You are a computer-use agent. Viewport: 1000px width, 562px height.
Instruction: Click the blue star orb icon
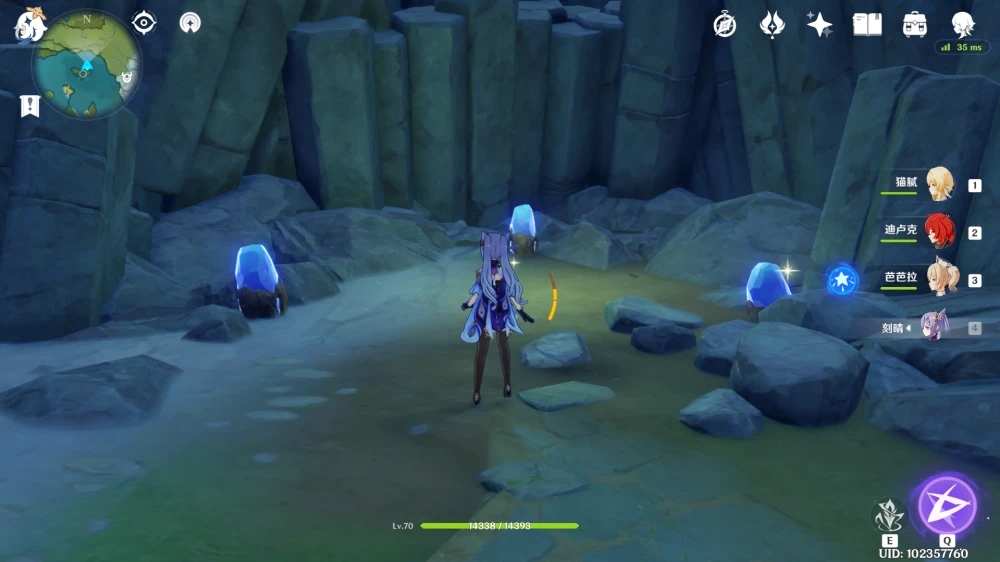842,280
